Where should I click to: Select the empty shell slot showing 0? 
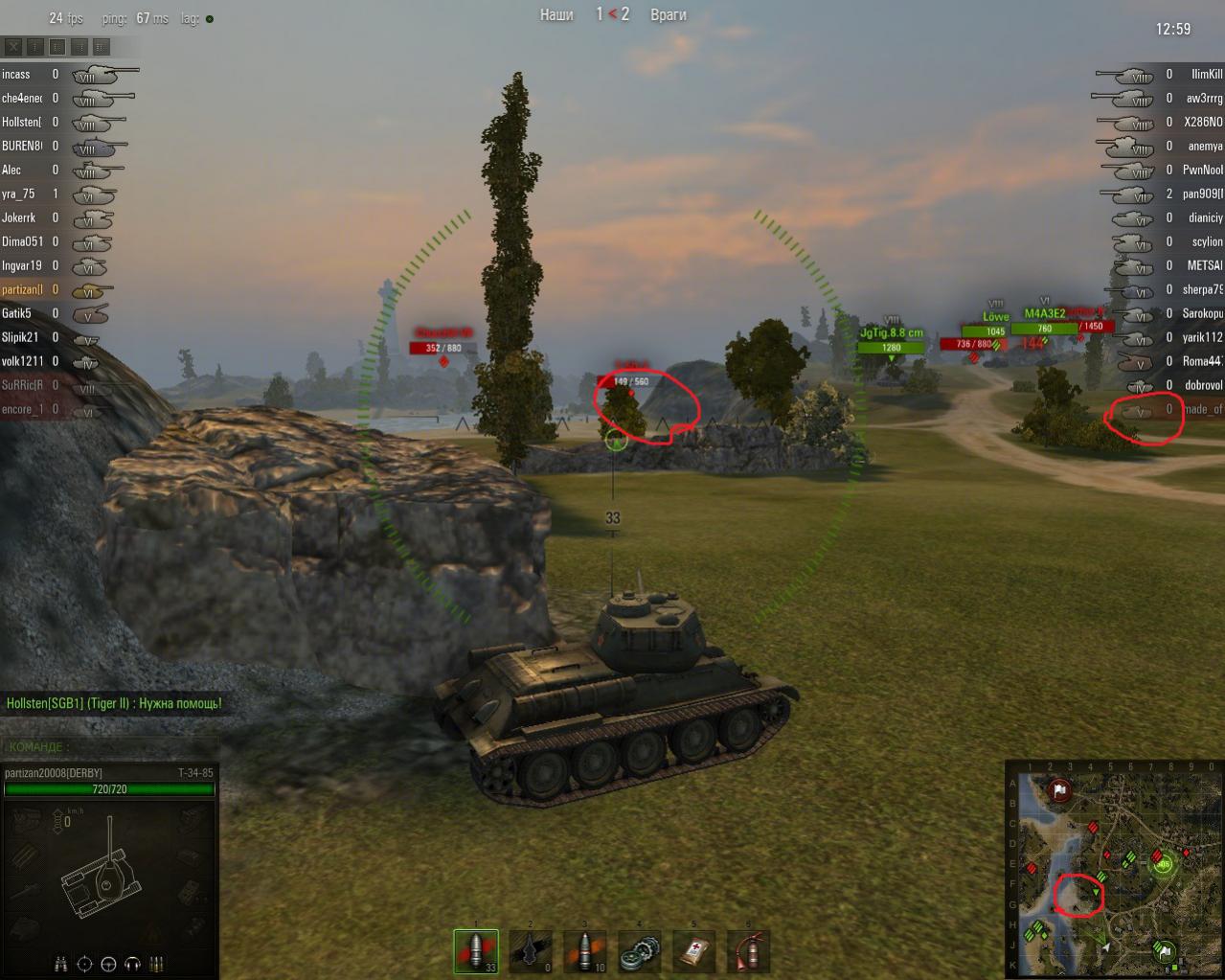531,951
